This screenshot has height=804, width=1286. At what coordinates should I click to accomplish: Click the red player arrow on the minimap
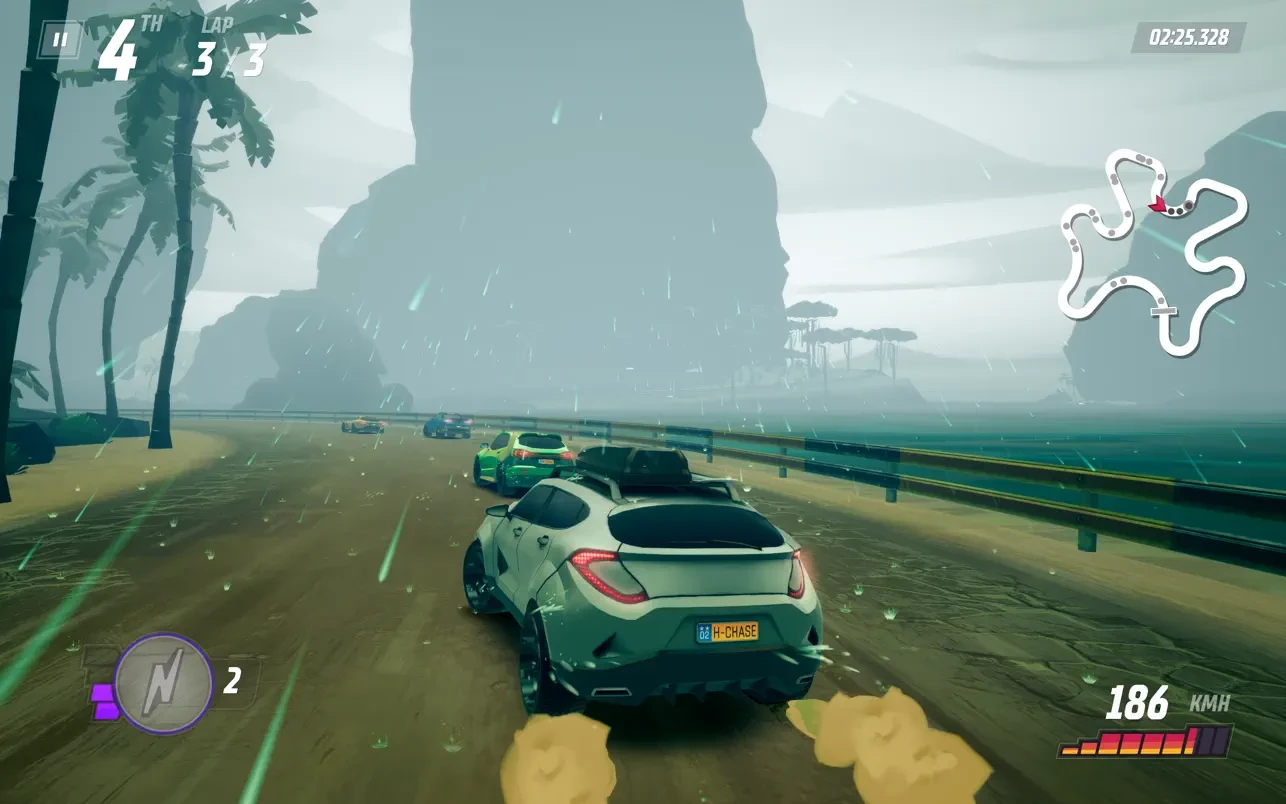(1160, 201)
